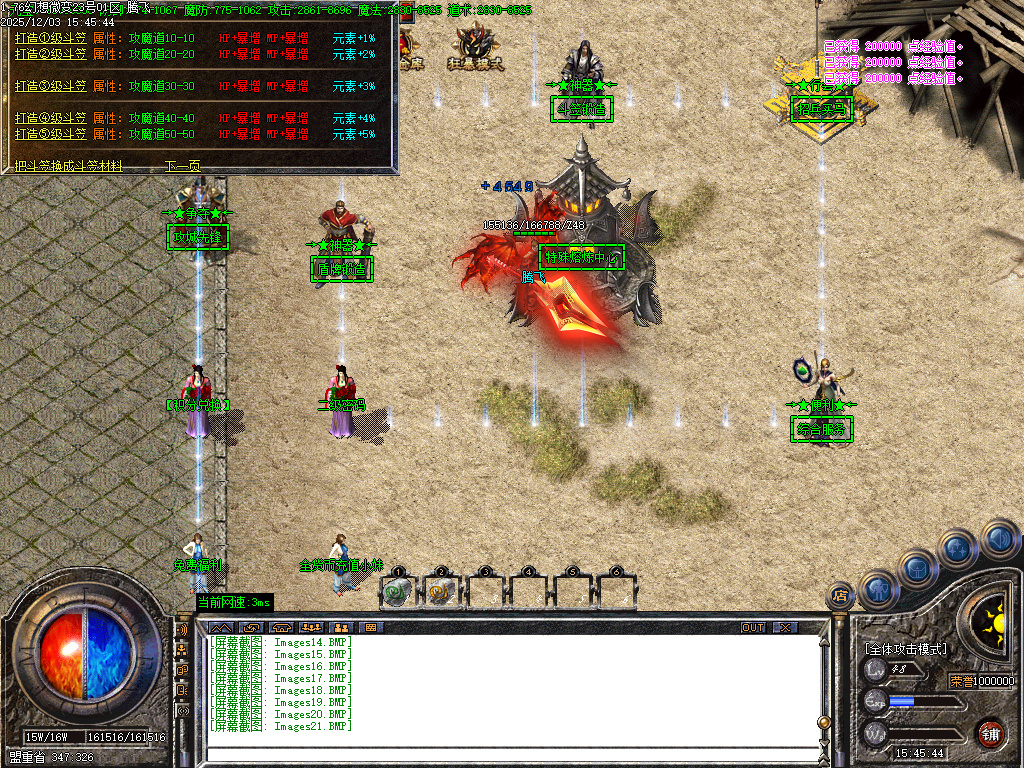Toggle sound with the speaker button

(999, 539)
